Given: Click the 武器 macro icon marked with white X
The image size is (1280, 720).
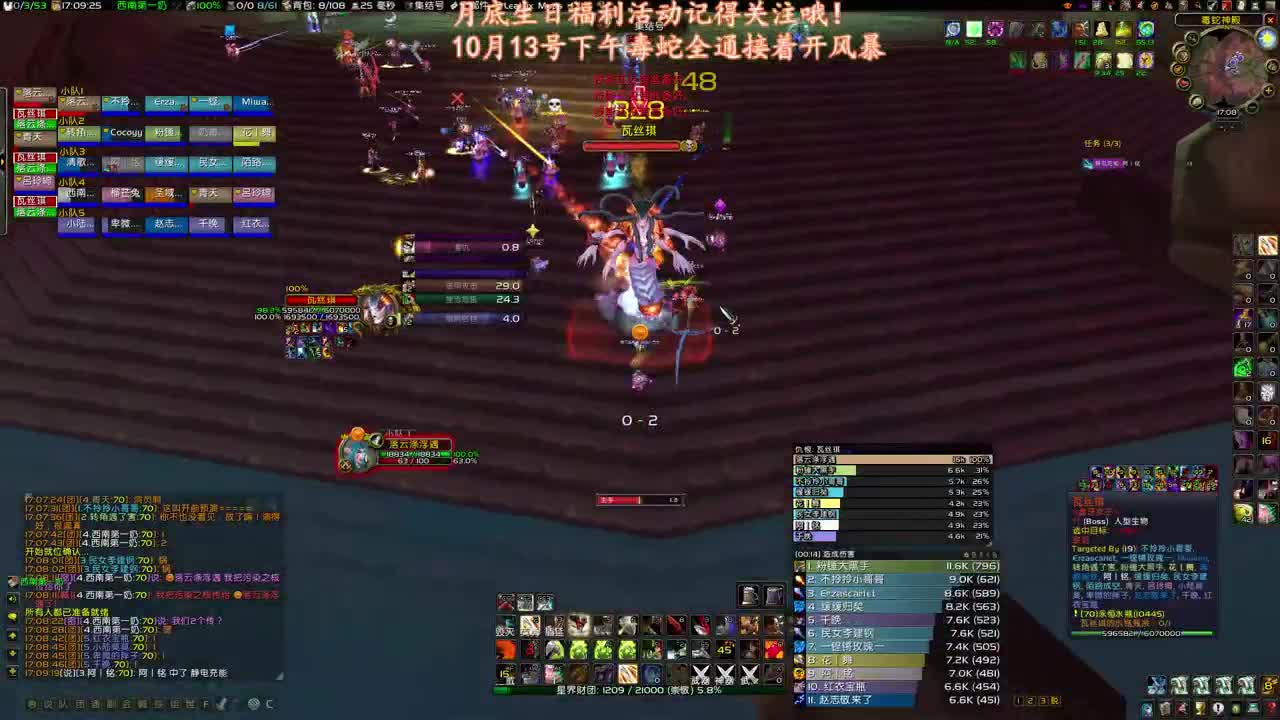Looking at the screenshot, I should tap(701, 673).
